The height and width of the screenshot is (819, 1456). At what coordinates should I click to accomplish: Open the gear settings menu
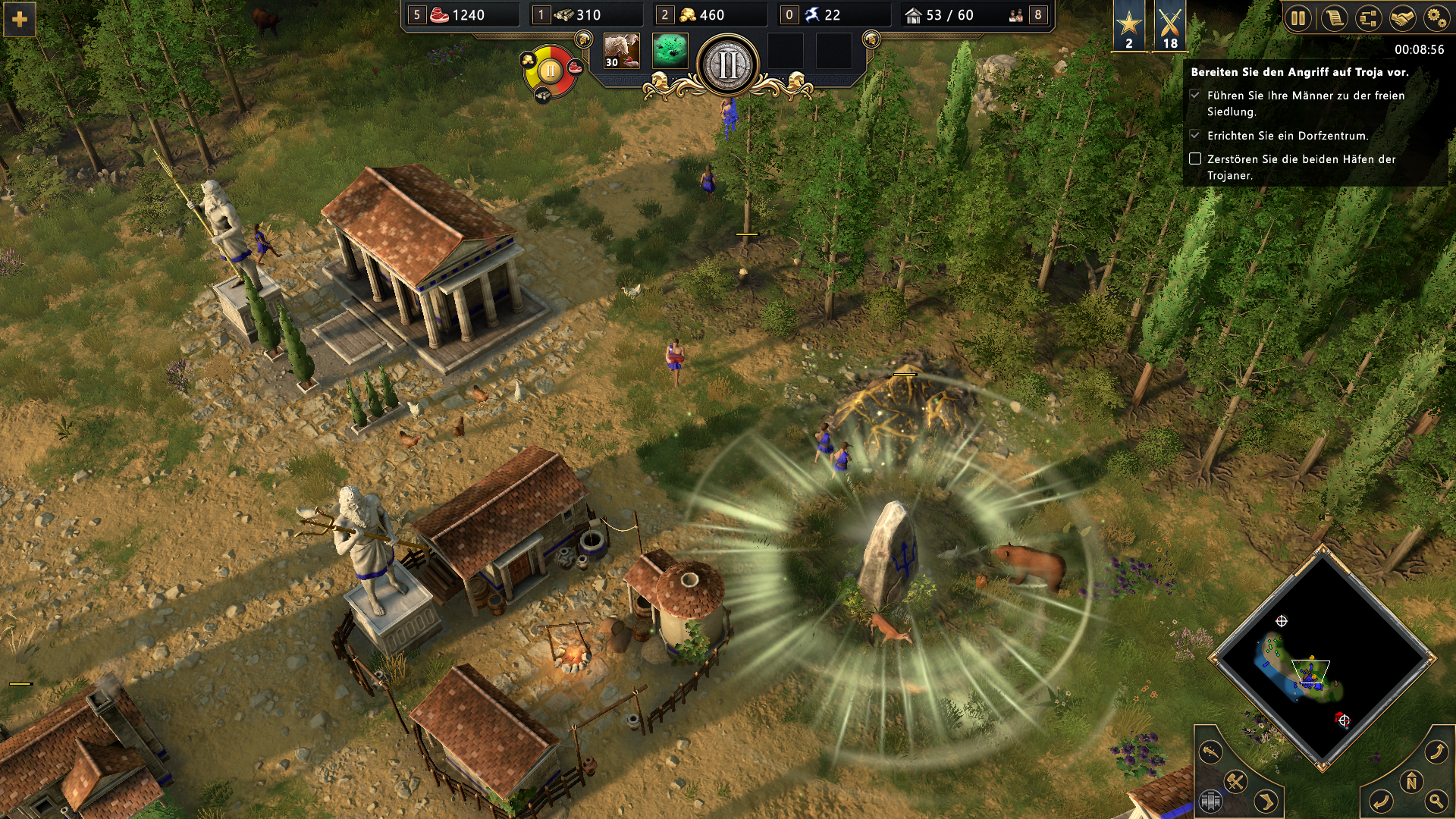click(1436, 18)
